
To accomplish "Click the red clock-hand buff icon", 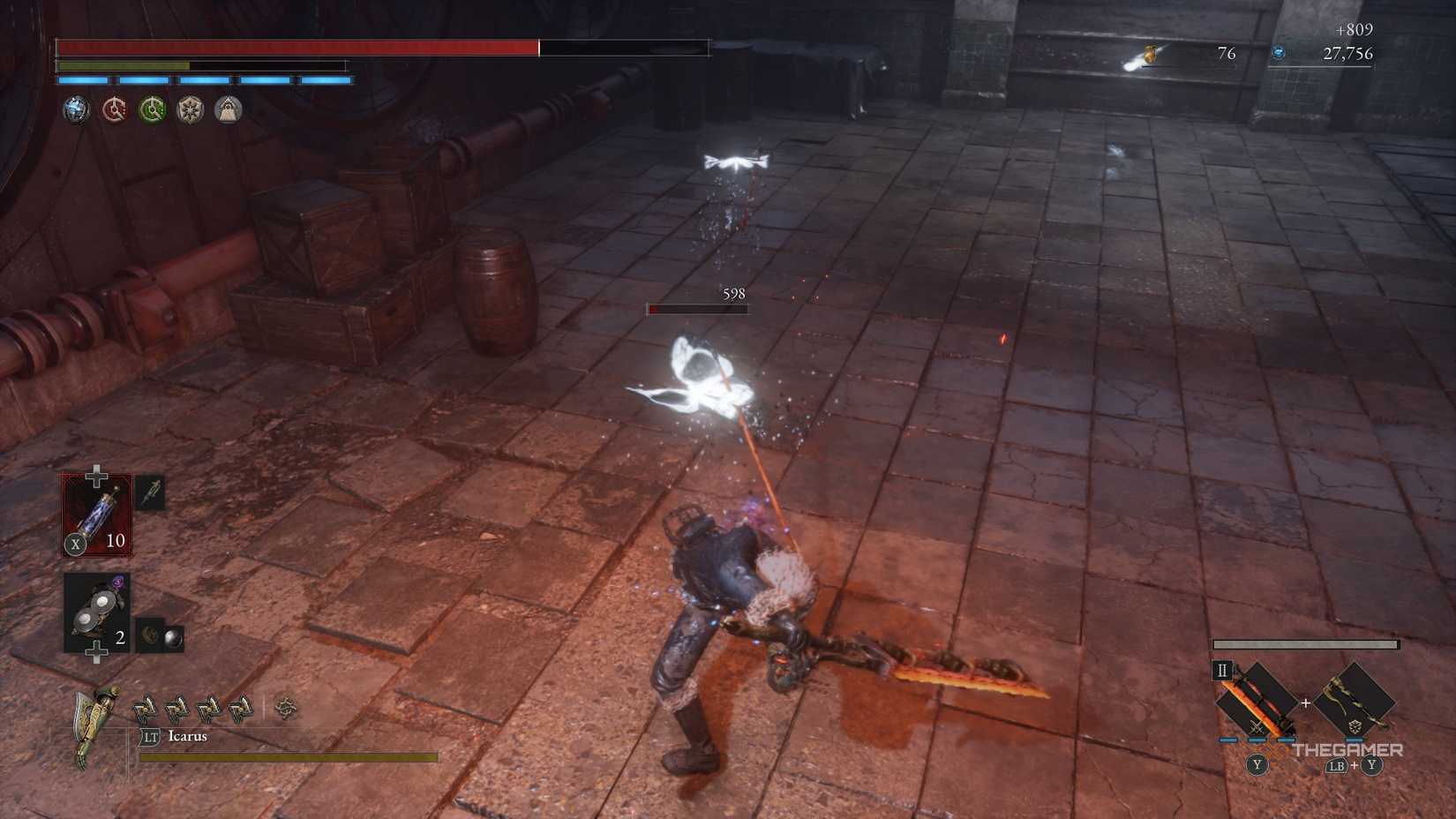I will (114, 108).
